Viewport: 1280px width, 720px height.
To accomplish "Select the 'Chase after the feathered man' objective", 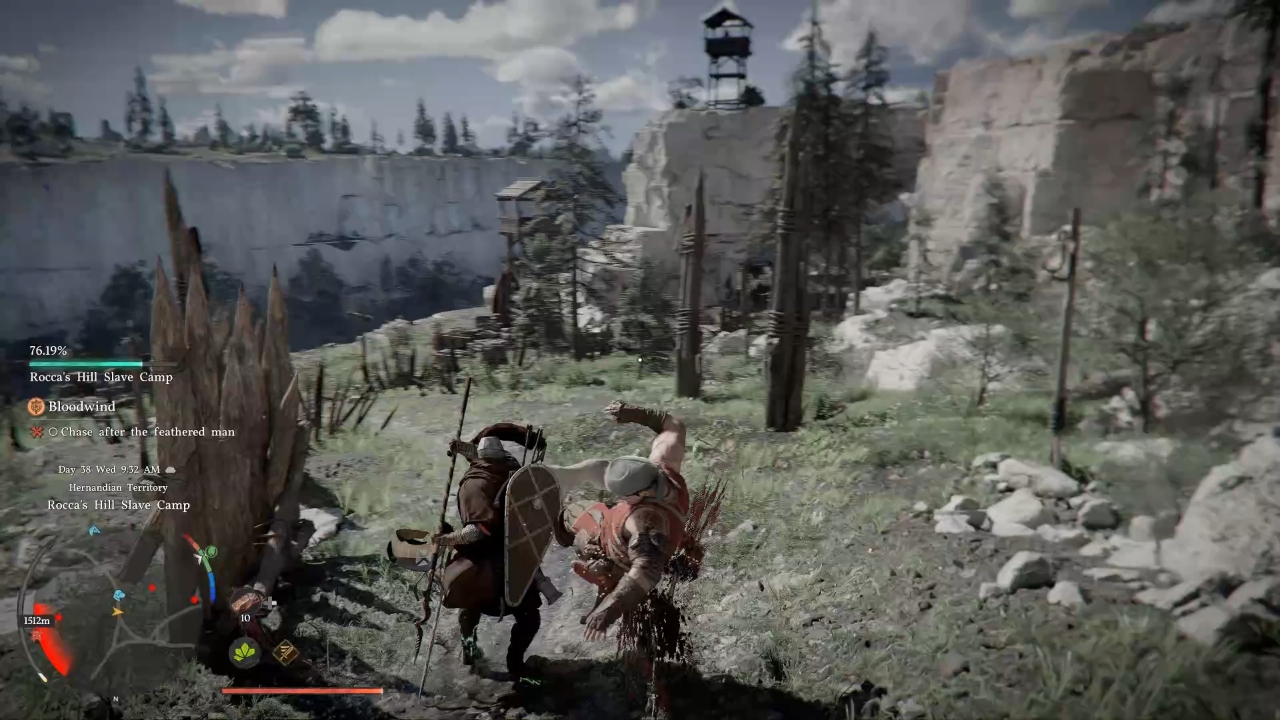I will (147, 432).
